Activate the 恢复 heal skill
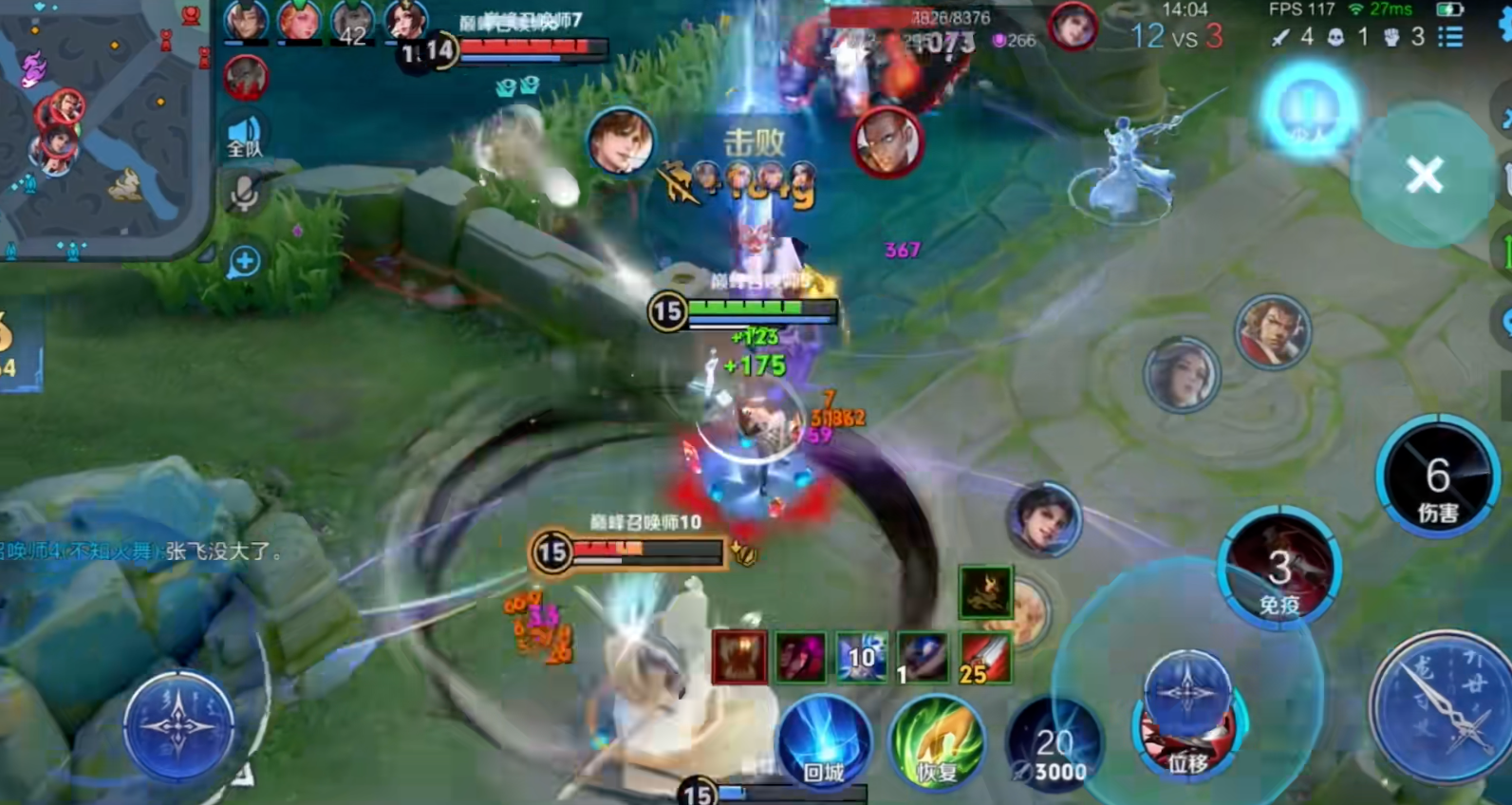 [x=937, y=744]
